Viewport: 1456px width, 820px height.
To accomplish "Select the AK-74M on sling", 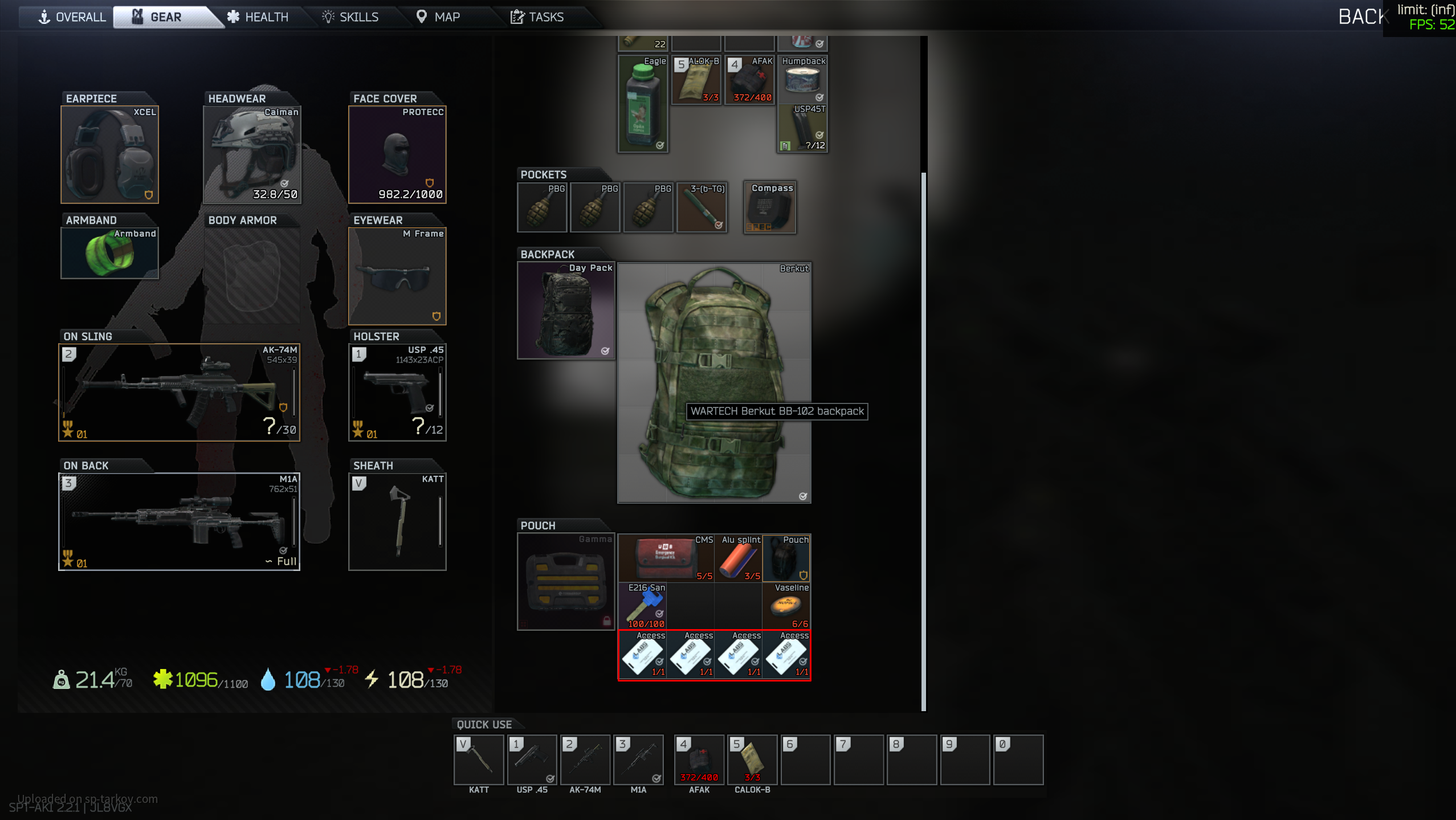I will coord(179,392).
